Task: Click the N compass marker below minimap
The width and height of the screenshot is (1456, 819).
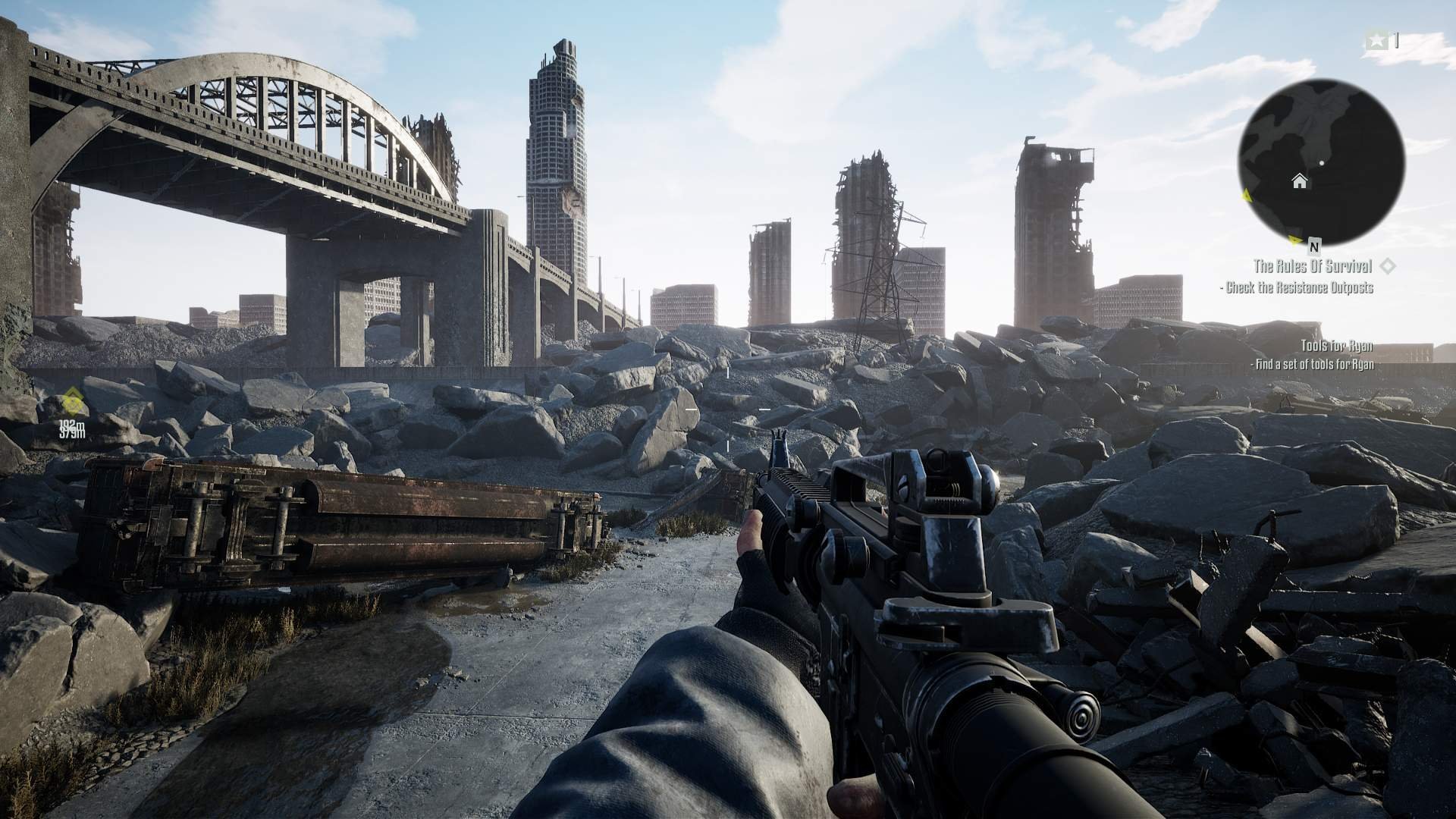Action: point(1313,246)
